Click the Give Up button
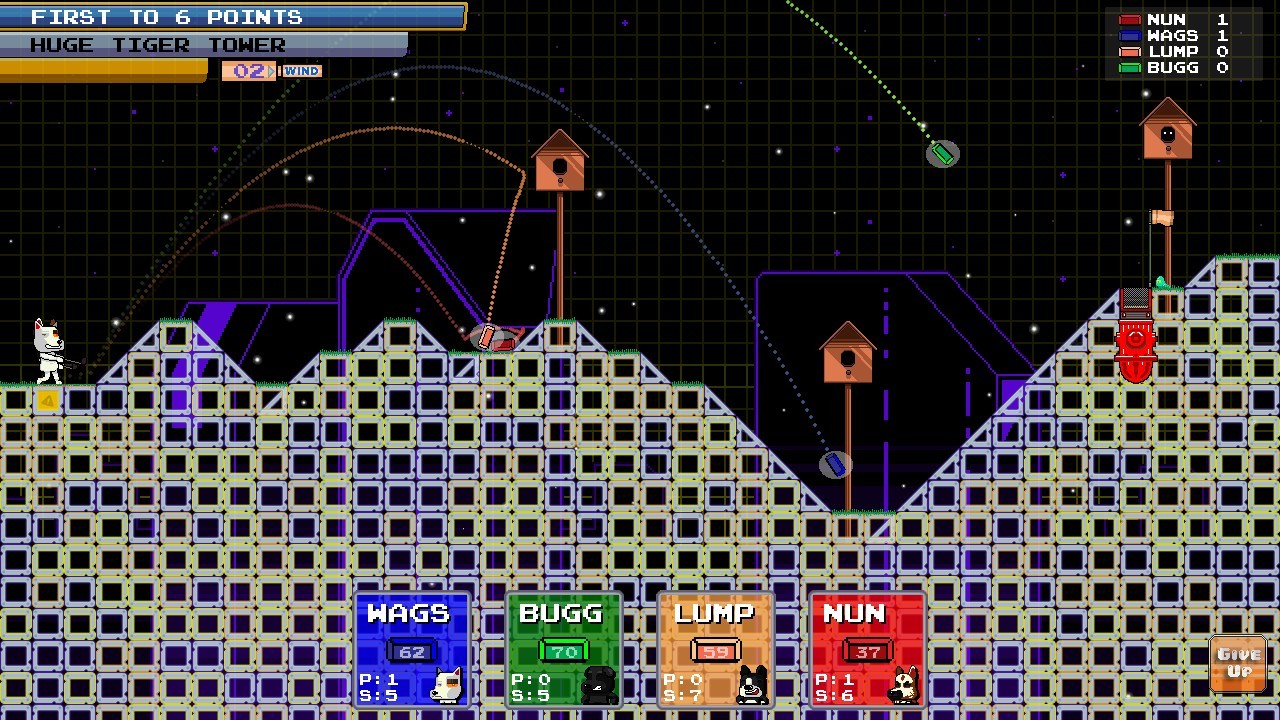 coord(1238,663)
